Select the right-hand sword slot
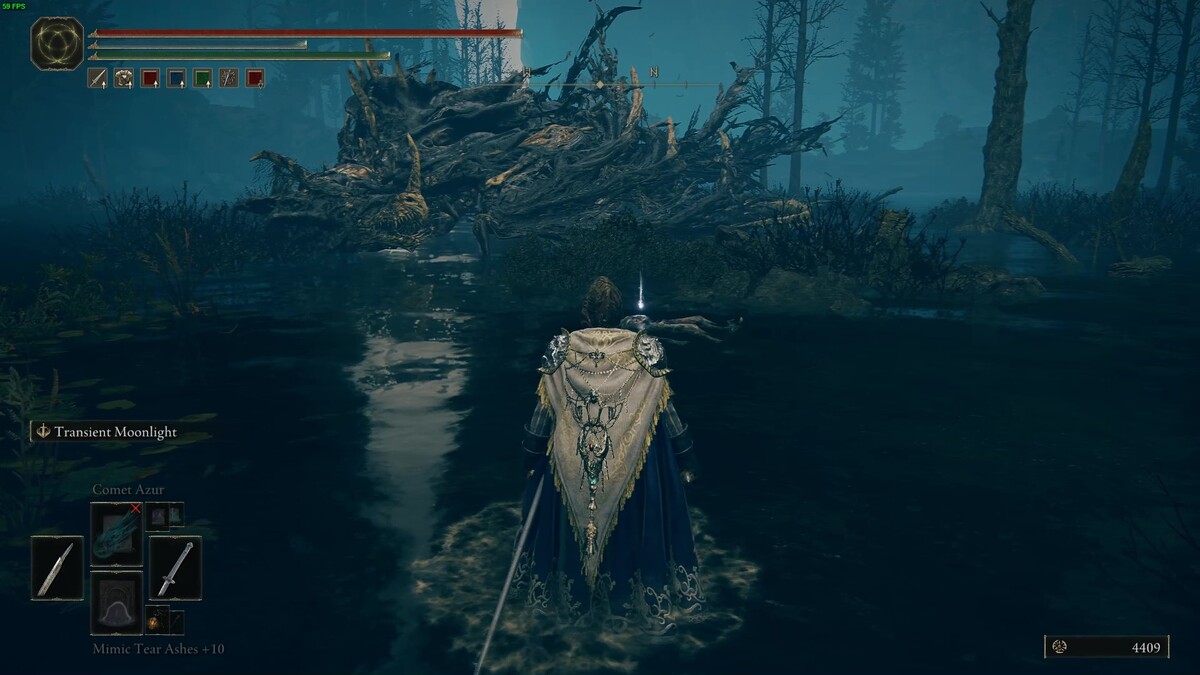This screenshot has width=1200, height=675. coord(175,568)
